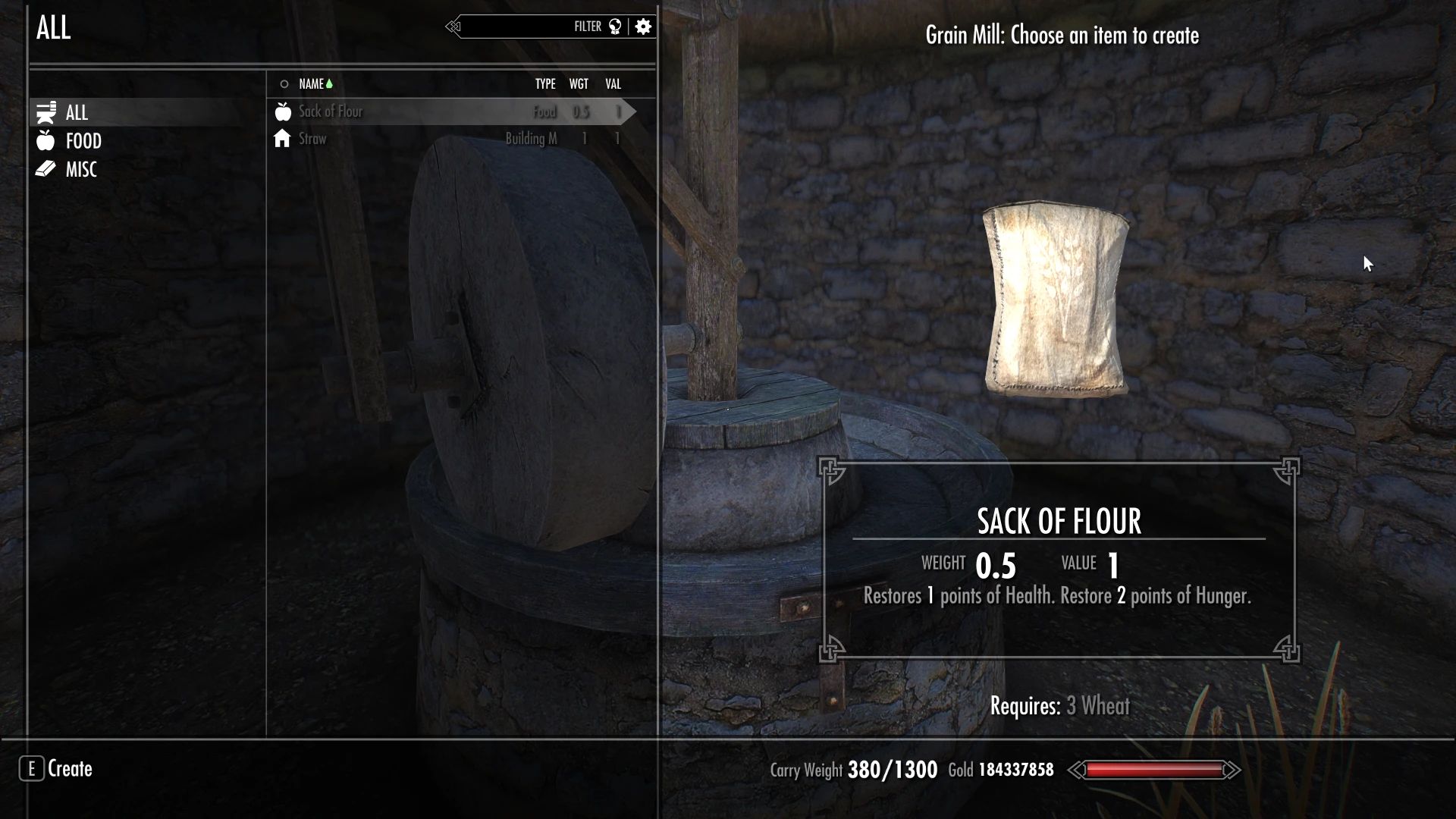1456x819 pixels.
Task: Switch to the ALL tab heading
Action: tap(53, 28)
